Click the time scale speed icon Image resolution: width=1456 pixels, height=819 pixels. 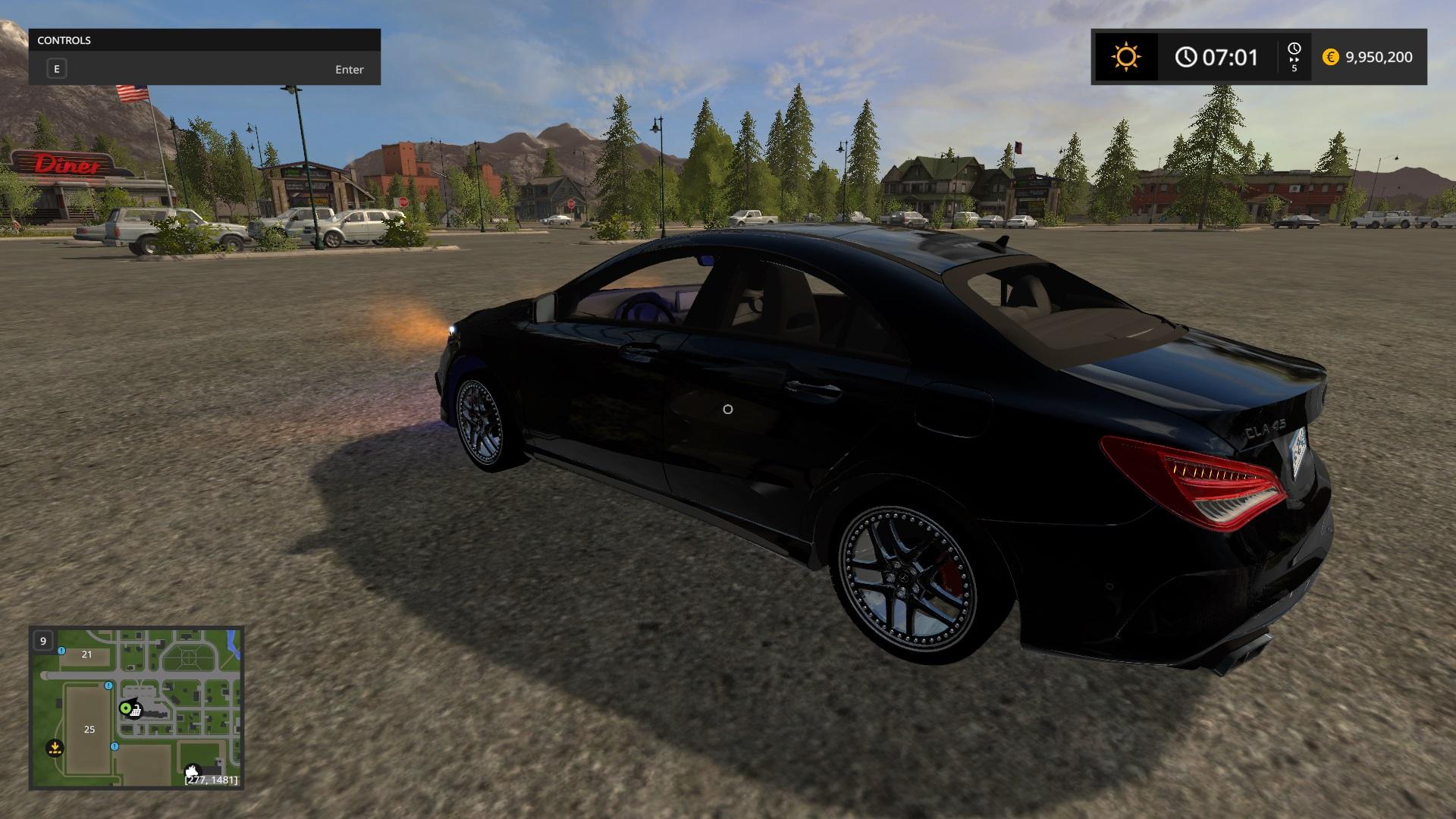pos(1294,57)
